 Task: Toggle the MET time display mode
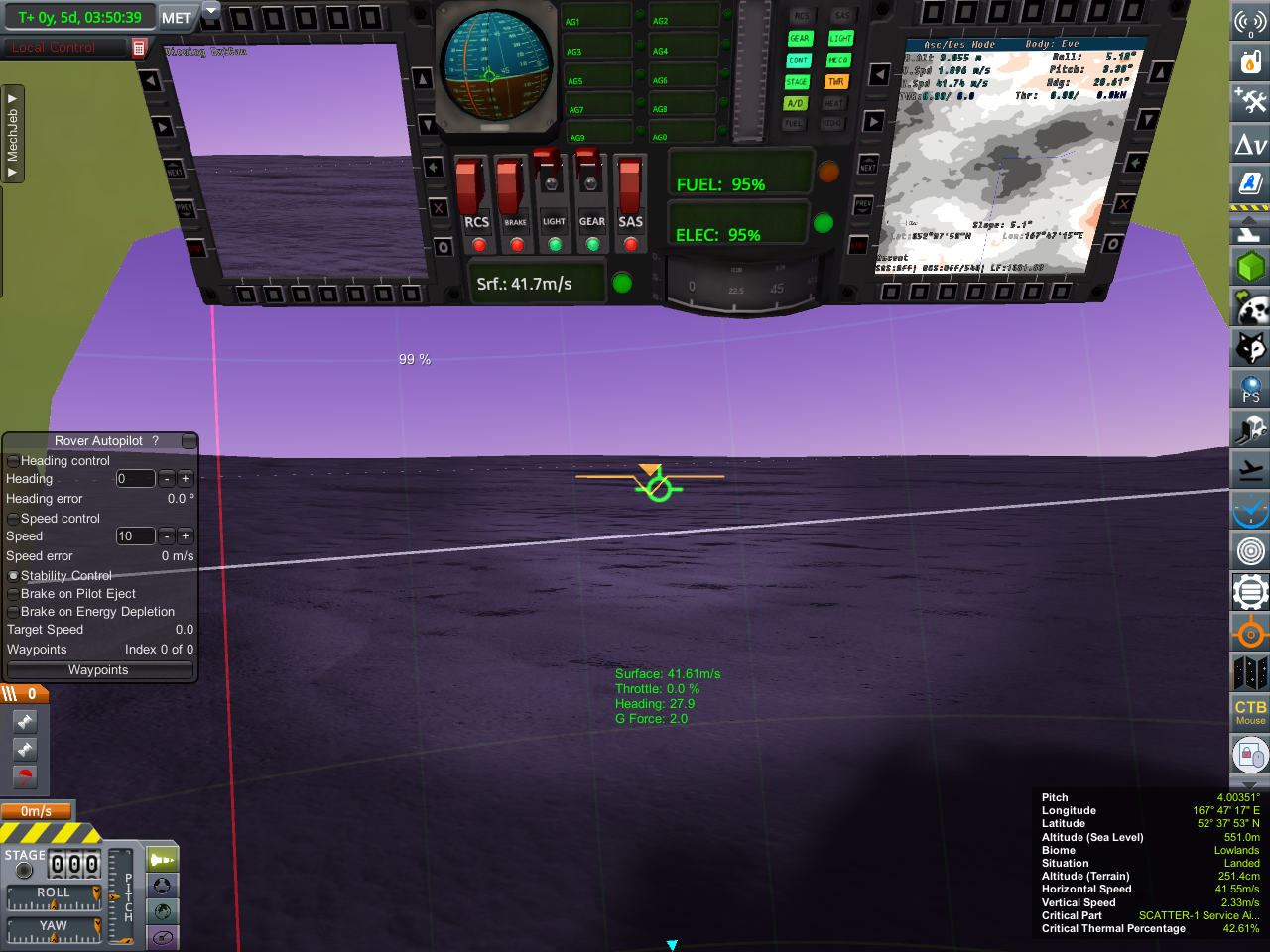[x=176, y=18]
